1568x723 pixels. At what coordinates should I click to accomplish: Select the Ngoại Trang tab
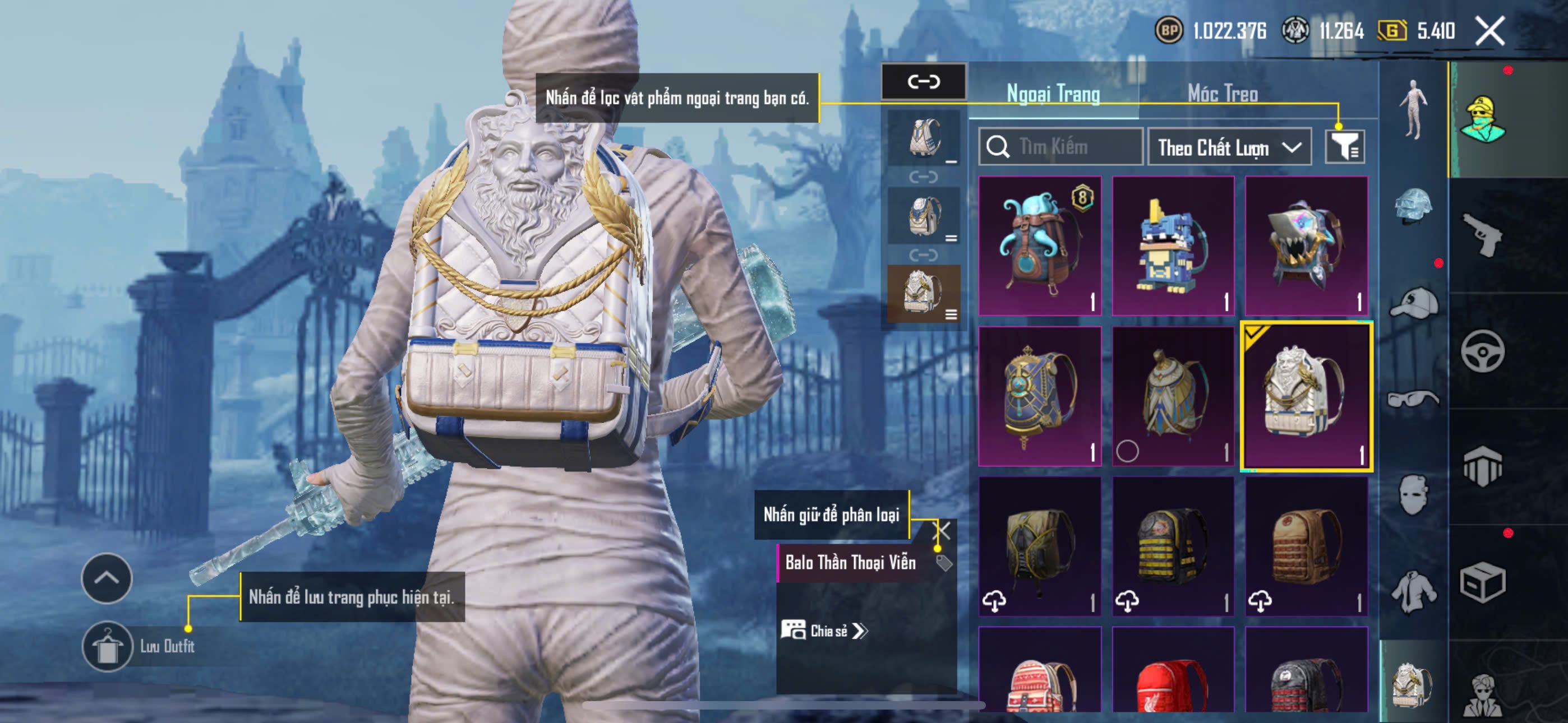[1053, 94]
